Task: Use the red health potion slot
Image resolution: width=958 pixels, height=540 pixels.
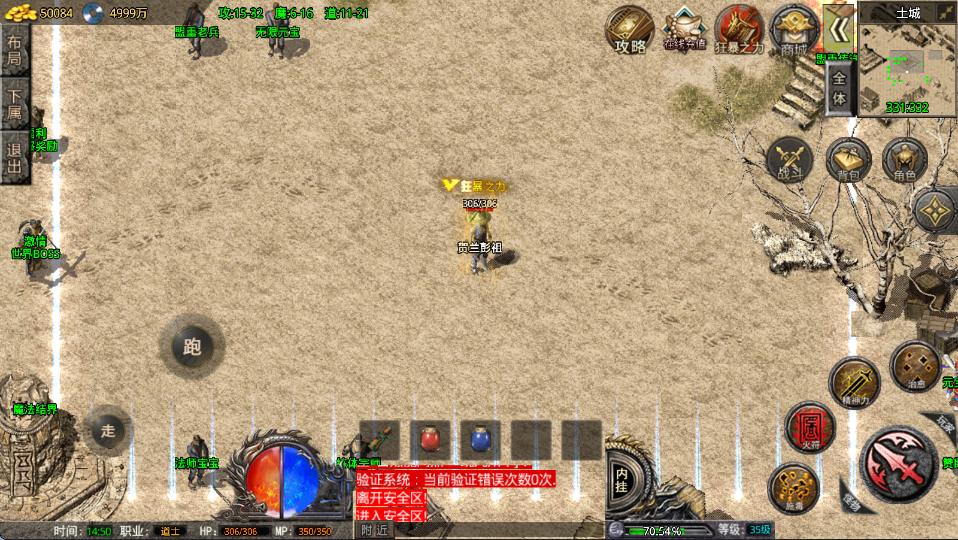Action: 430,439
